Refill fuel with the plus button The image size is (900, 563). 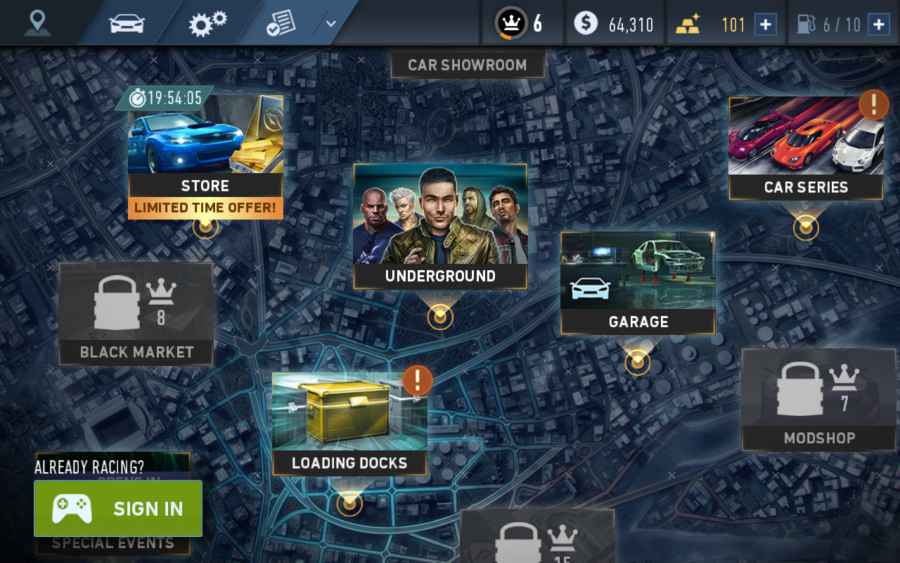tap(878, 24)
